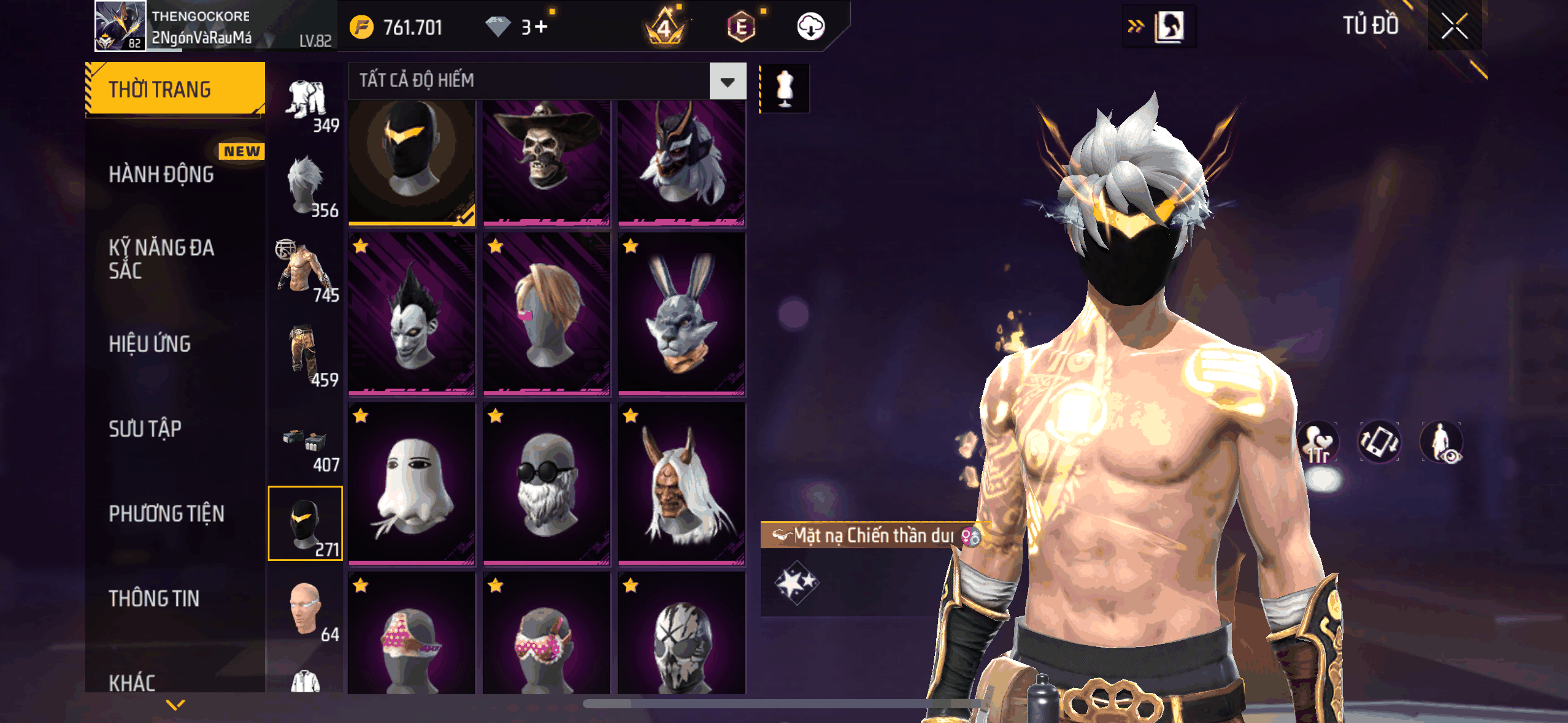Screen dimensions: 1568x723
Task: Click the mannequin outfit preview icon
Action: (x=785, y=88)
